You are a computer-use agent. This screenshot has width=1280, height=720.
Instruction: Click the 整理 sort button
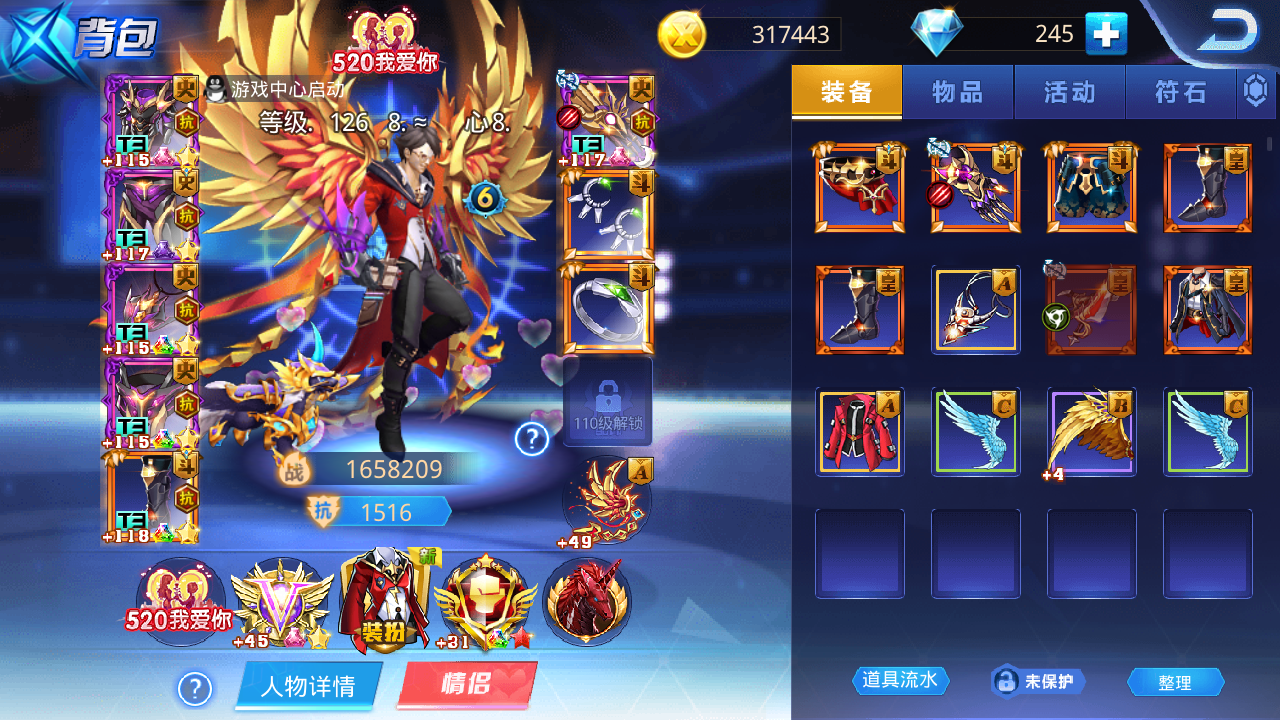pos(1177,681)
